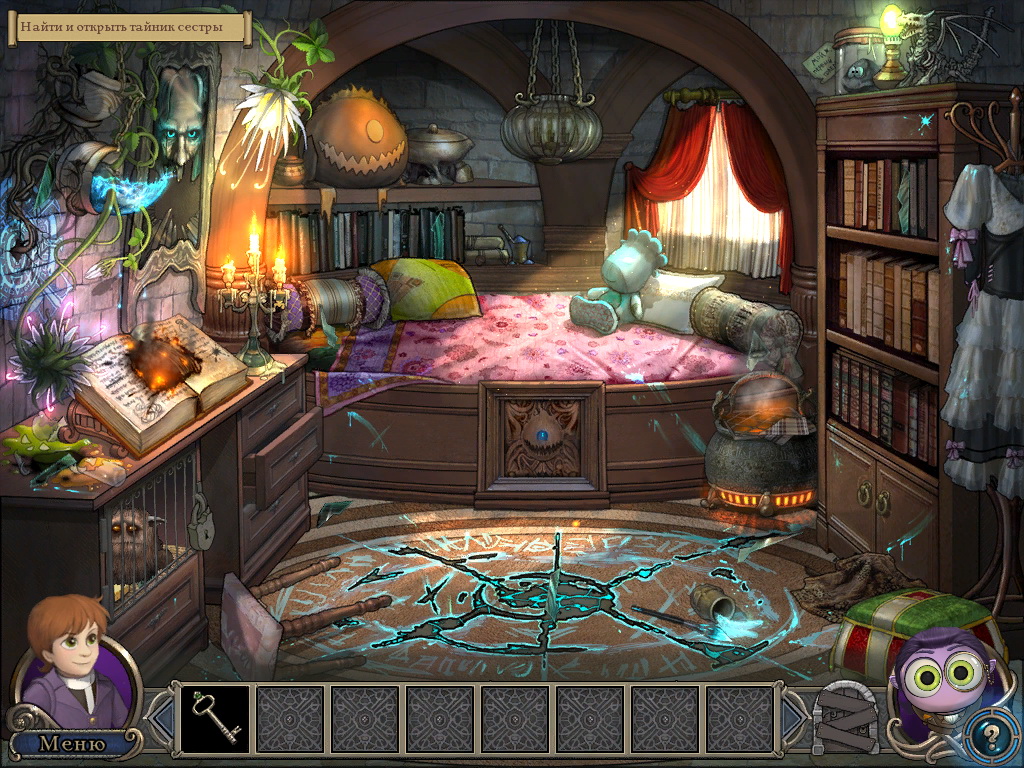Select the key in the inventory
1024x768 pixels.
(214, 719)
